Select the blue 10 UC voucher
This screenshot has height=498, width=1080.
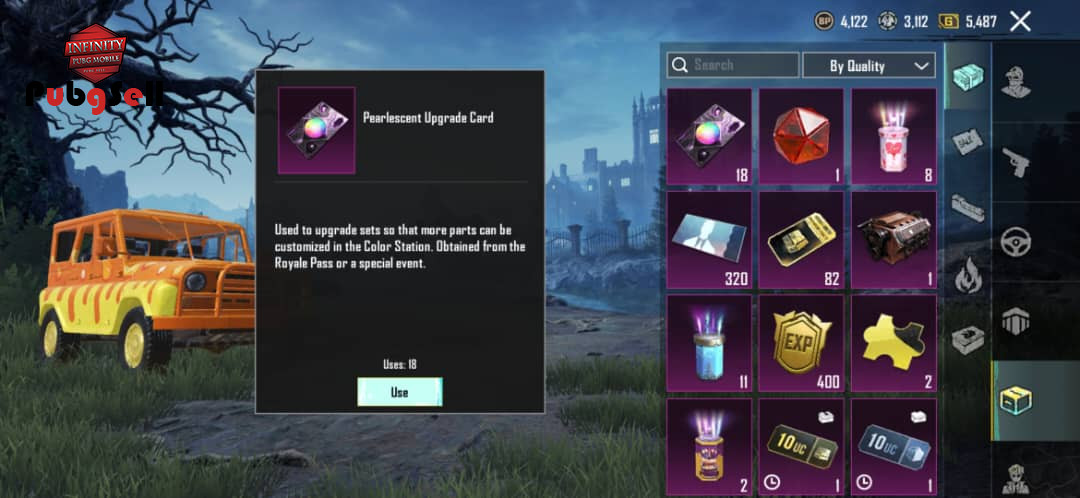893,445
